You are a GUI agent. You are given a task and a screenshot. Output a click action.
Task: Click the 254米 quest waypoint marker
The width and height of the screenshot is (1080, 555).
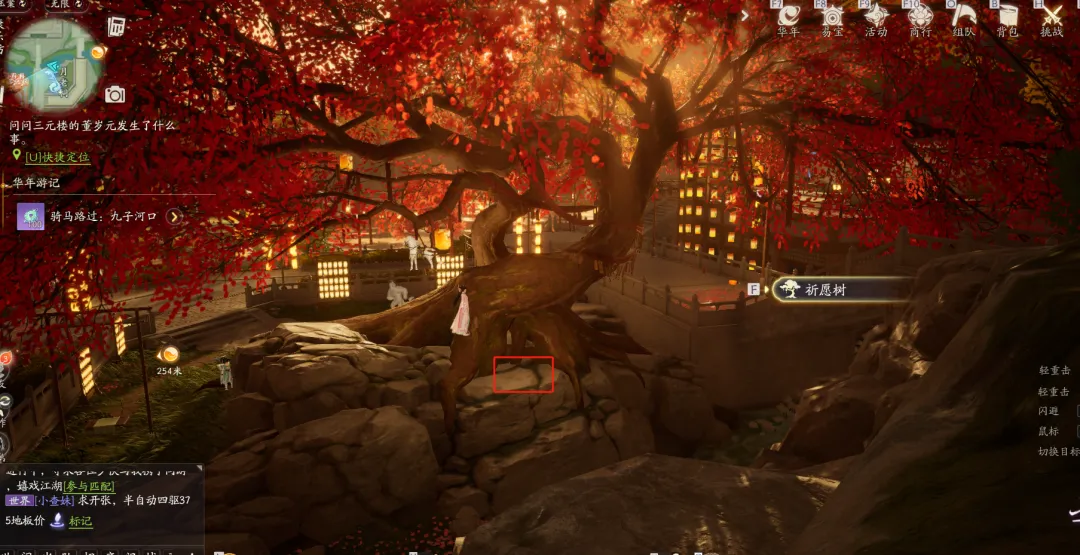(x=169, y=354)
